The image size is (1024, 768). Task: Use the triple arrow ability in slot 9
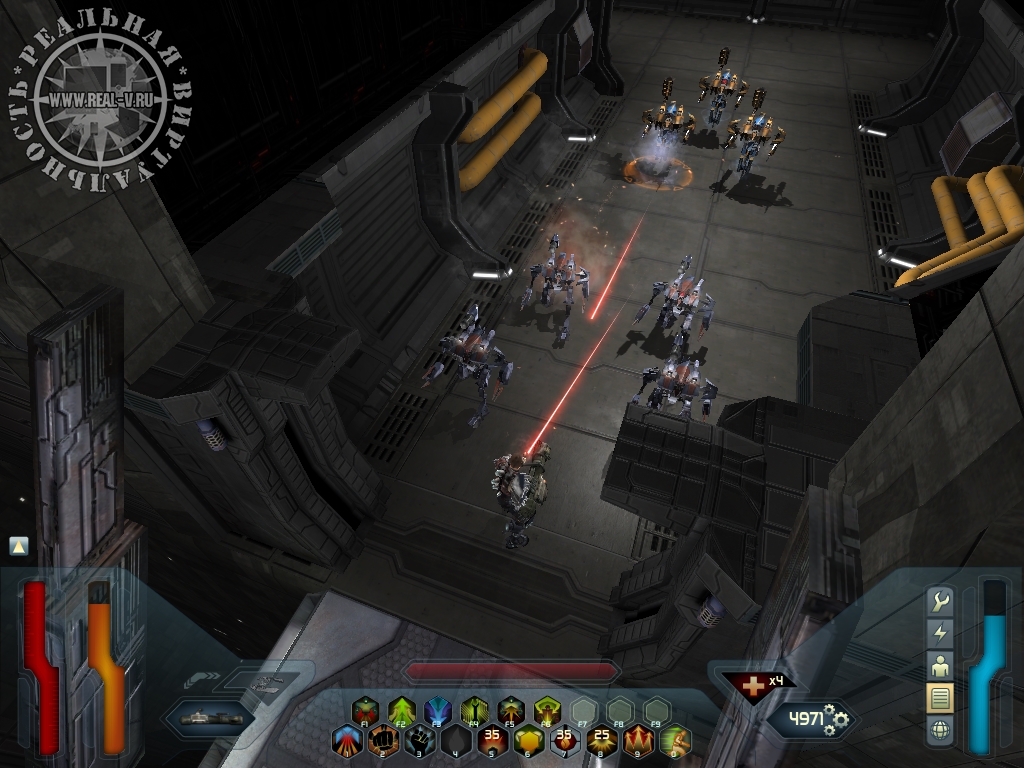(x=638, y=741)
